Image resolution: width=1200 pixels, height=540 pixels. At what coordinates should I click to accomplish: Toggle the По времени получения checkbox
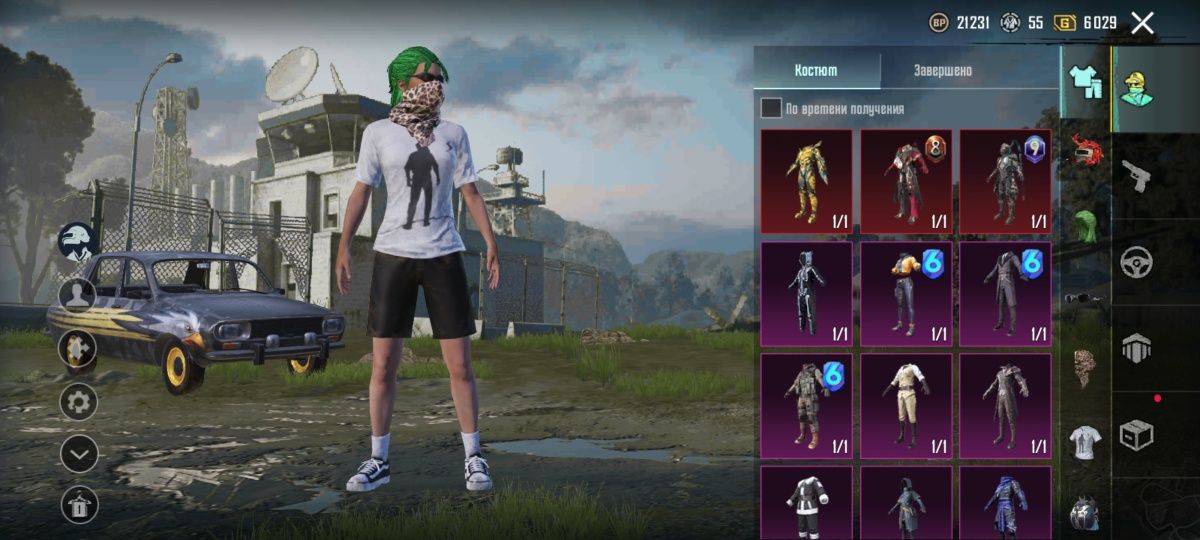(x=771, y=108)
